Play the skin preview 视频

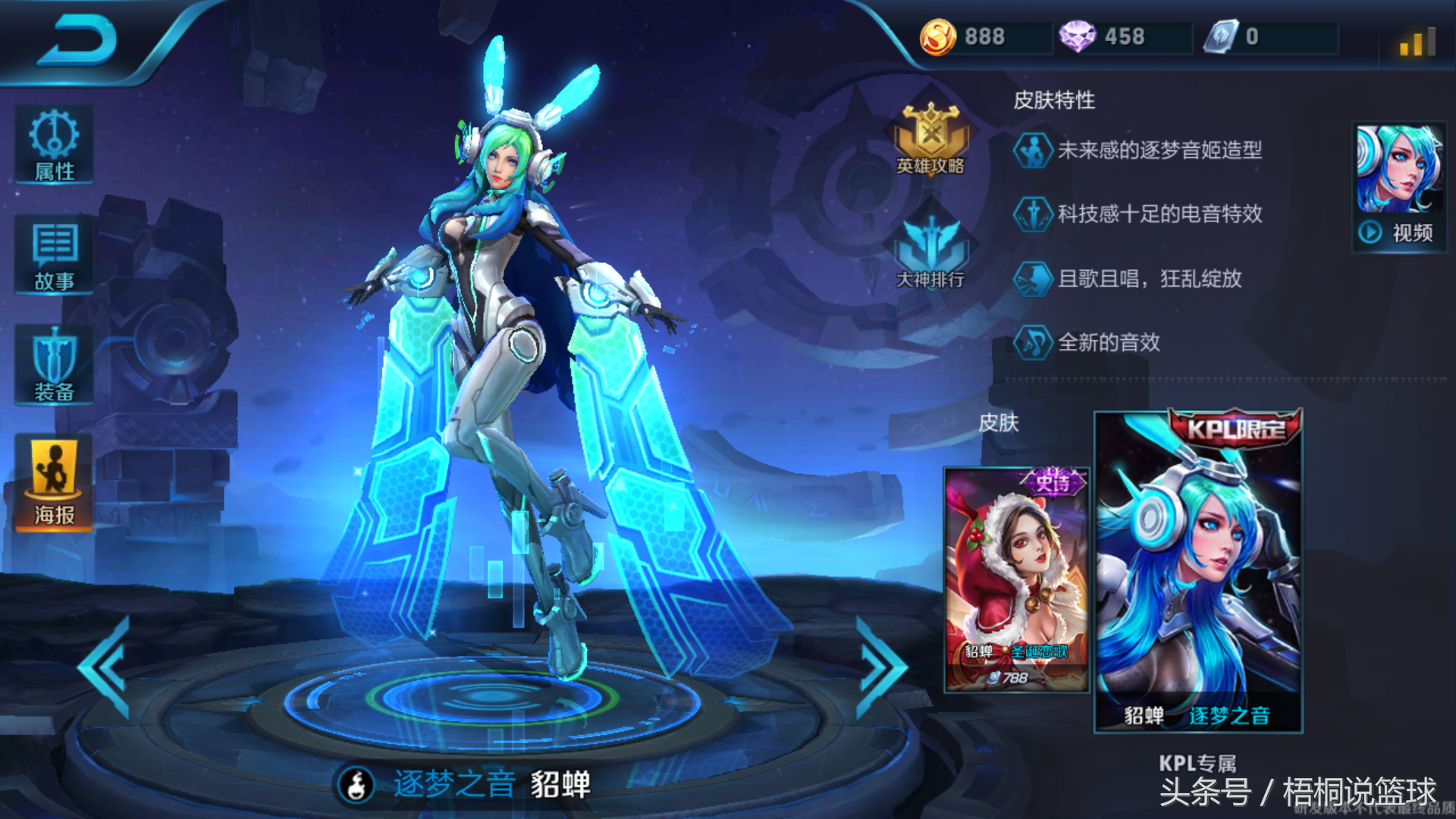coord(1399,188)
